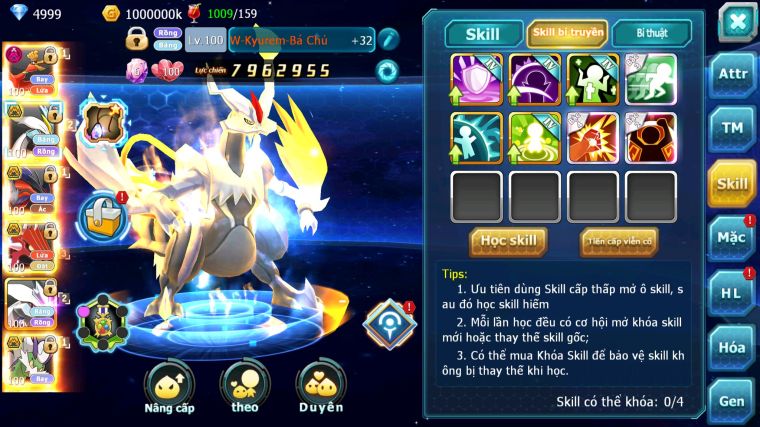
Task: Go to the Hóa side tab
Action: coord(732,347)
